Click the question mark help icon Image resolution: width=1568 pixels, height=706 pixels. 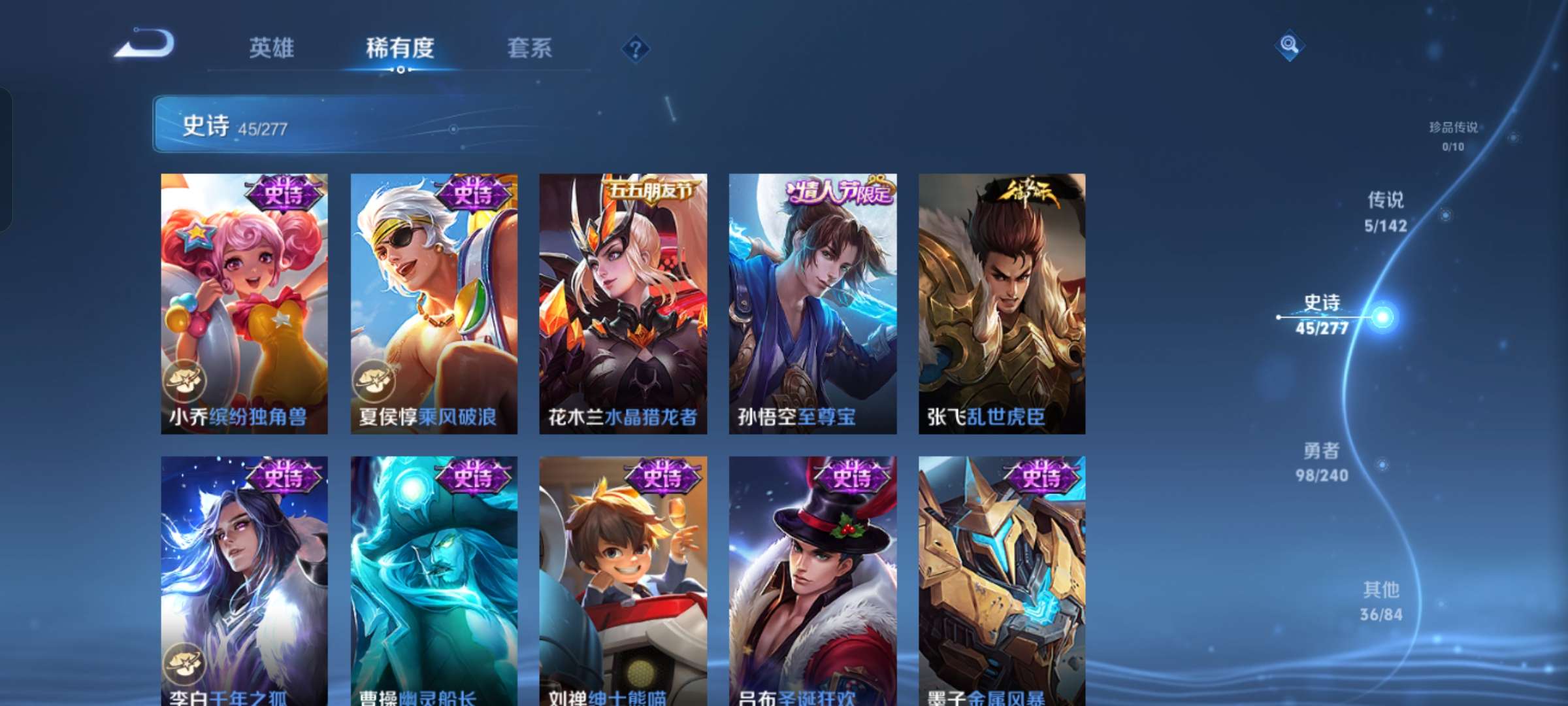[636, 49]
